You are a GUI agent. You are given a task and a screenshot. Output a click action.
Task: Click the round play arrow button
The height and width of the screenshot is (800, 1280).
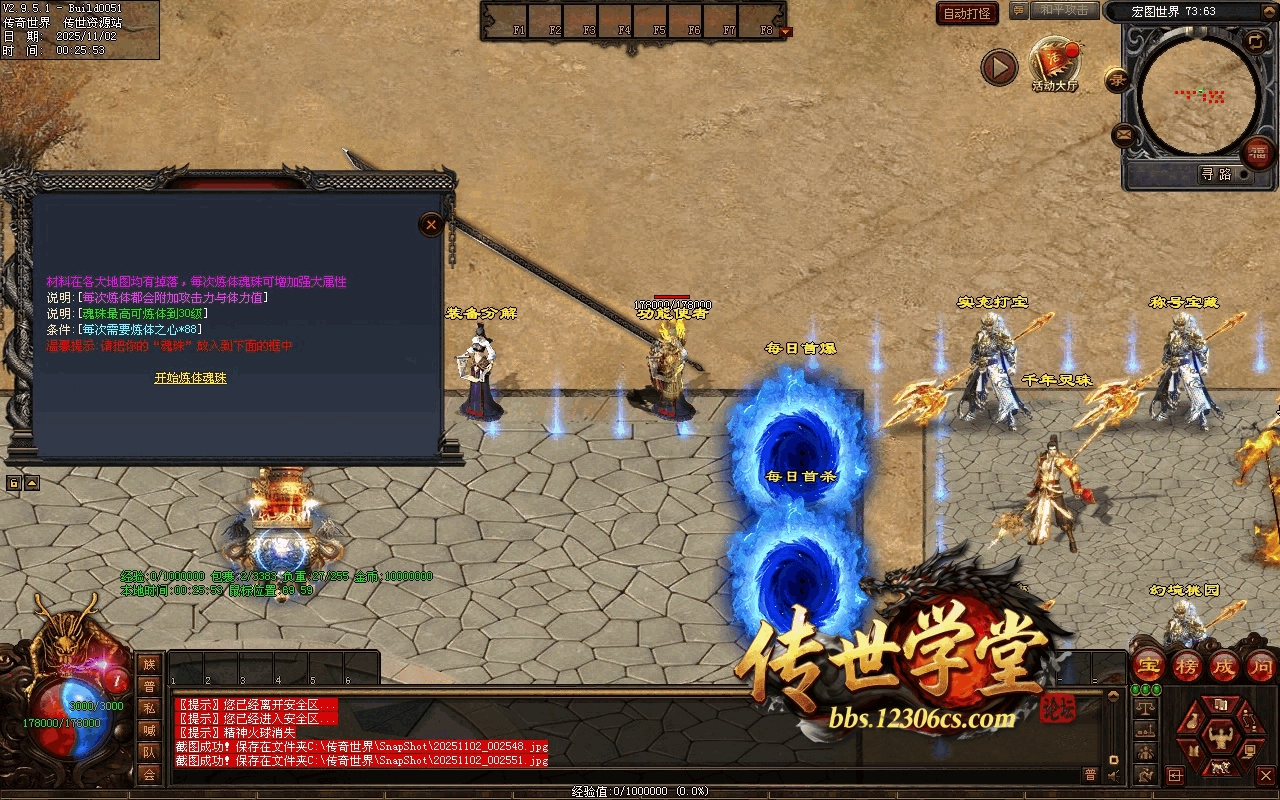[998, 68]
